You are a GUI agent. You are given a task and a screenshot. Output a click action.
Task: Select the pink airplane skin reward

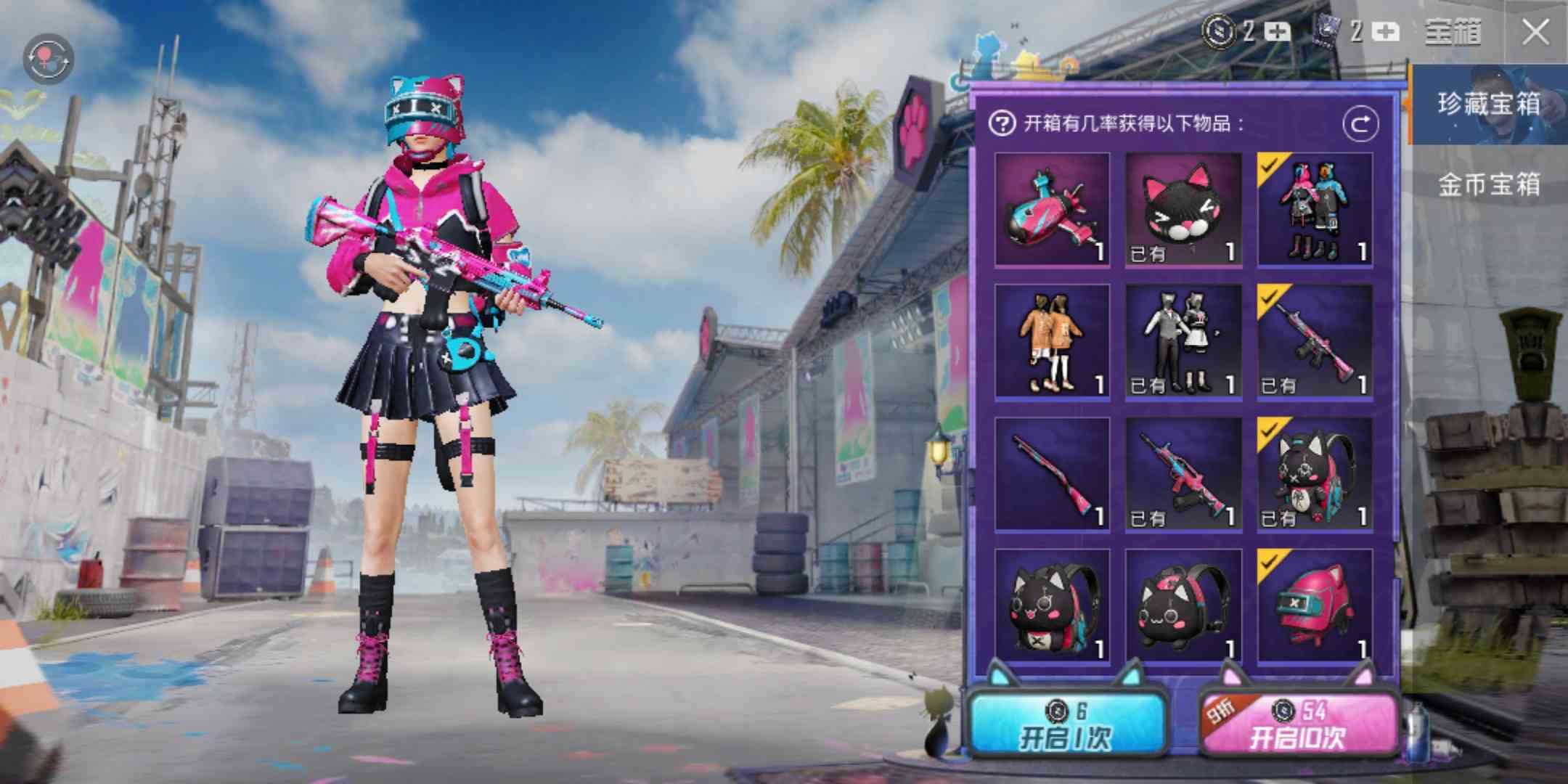(1052, 209)
